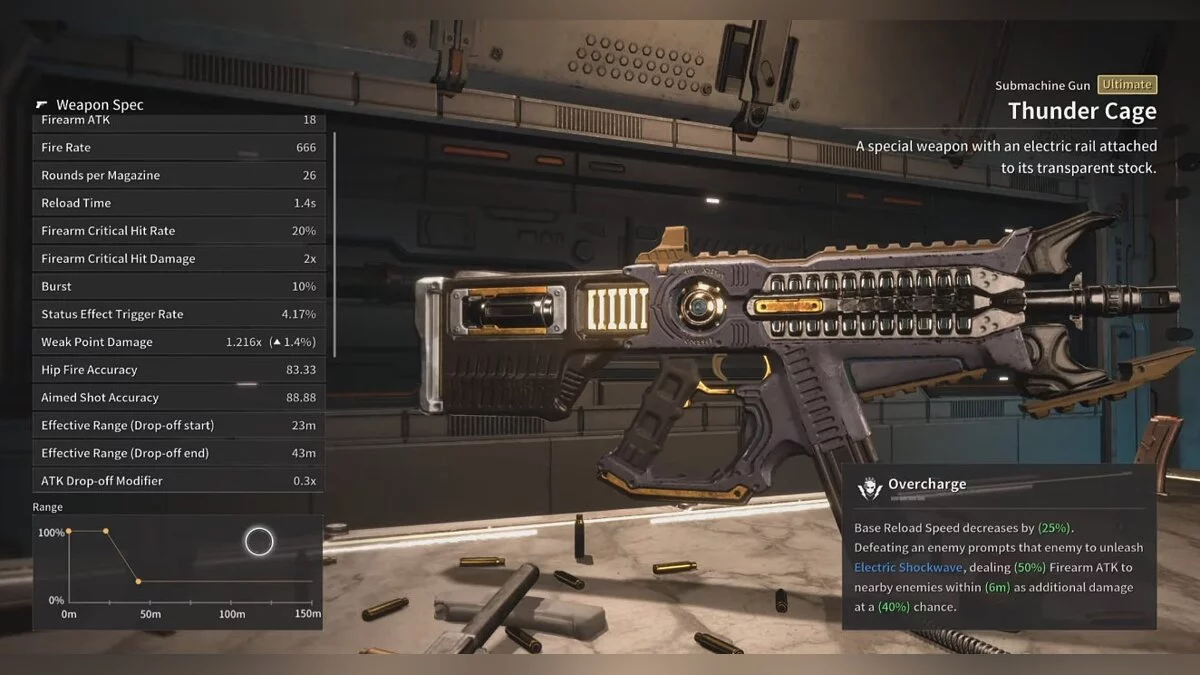Select the Fire Rate stat row

178,147
